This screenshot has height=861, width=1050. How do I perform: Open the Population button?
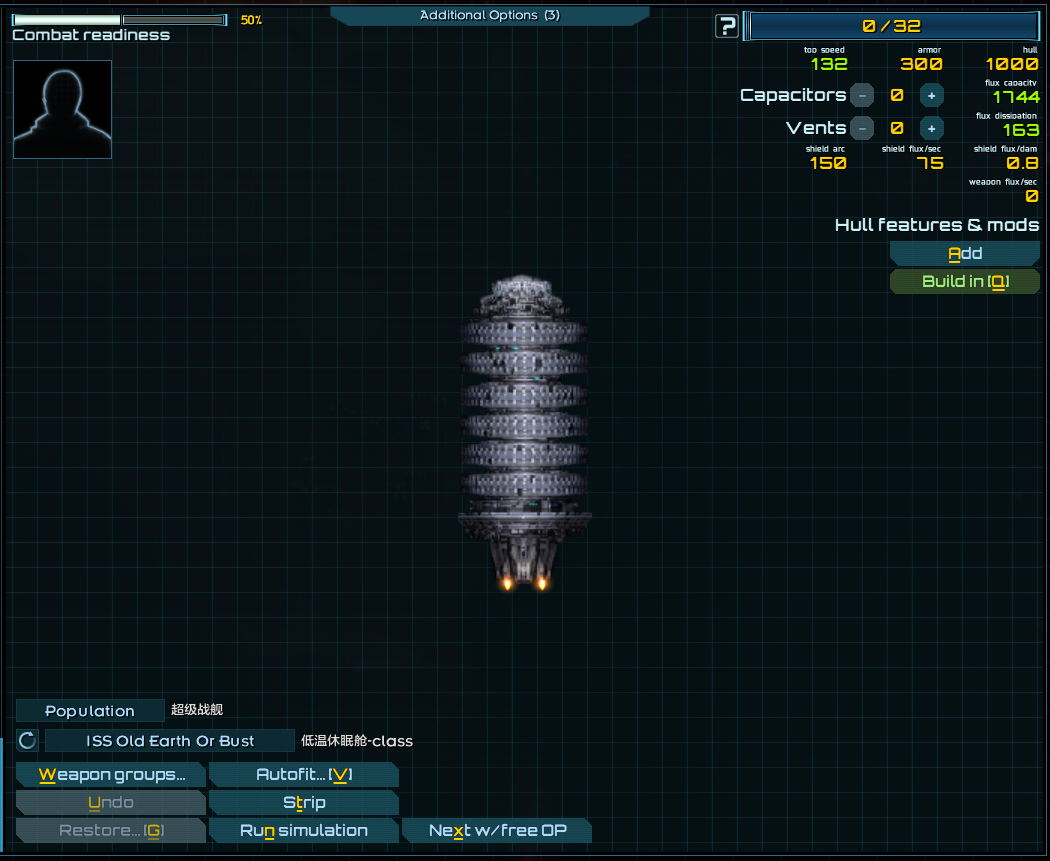(90, 711)
